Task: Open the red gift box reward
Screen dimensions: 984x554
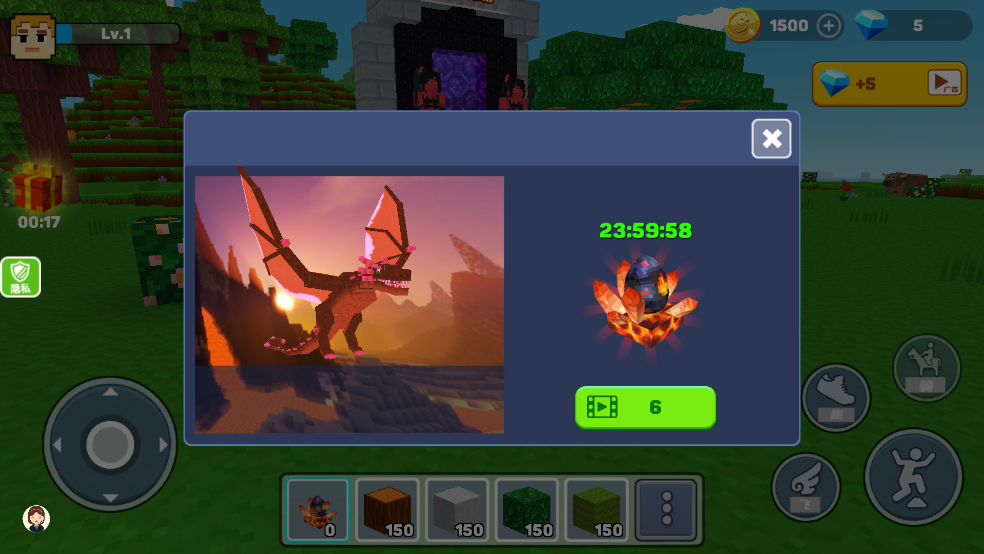Action: [37, 187]
